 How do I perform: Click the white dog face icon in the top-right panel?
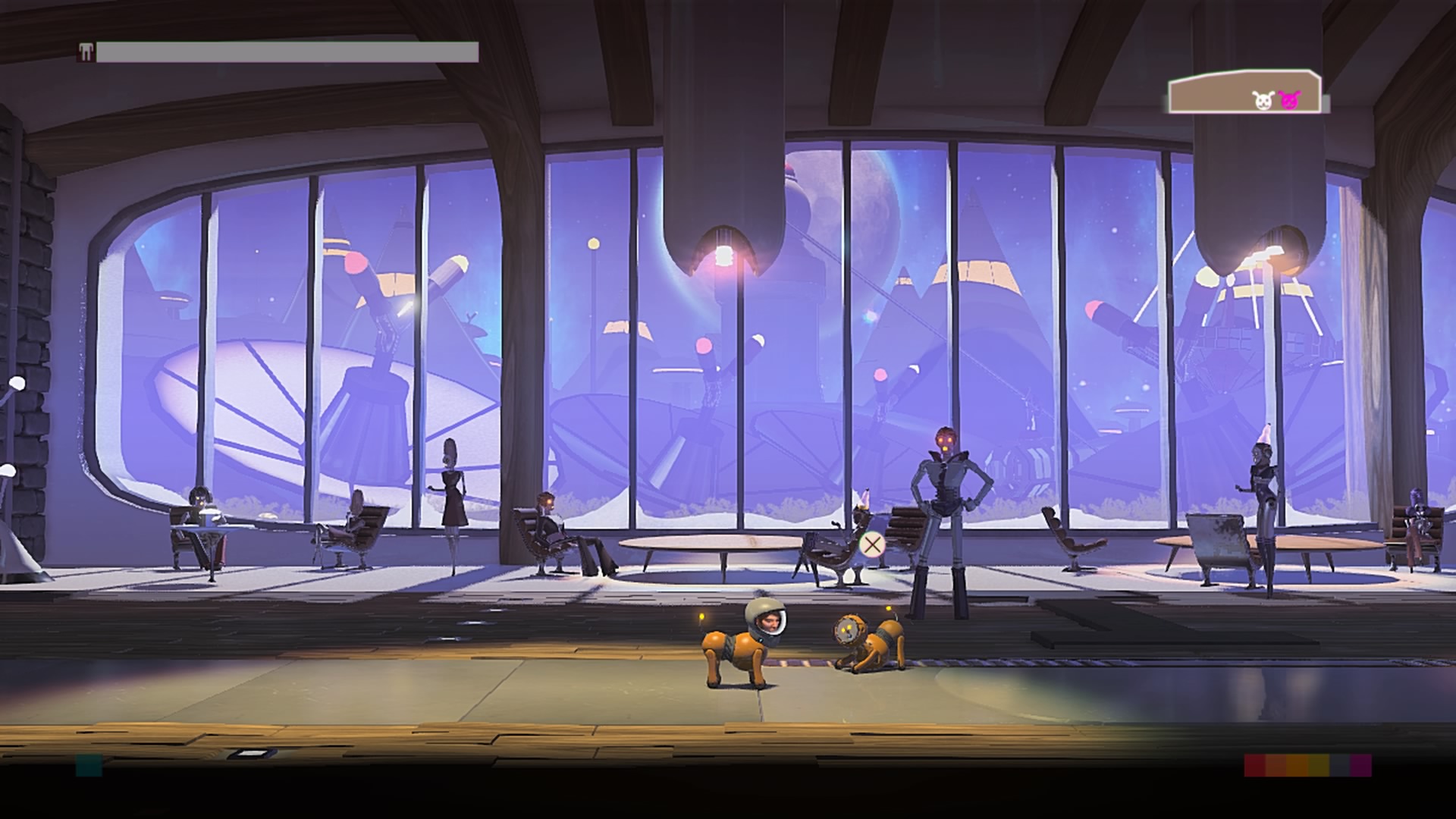(1263, 101)
